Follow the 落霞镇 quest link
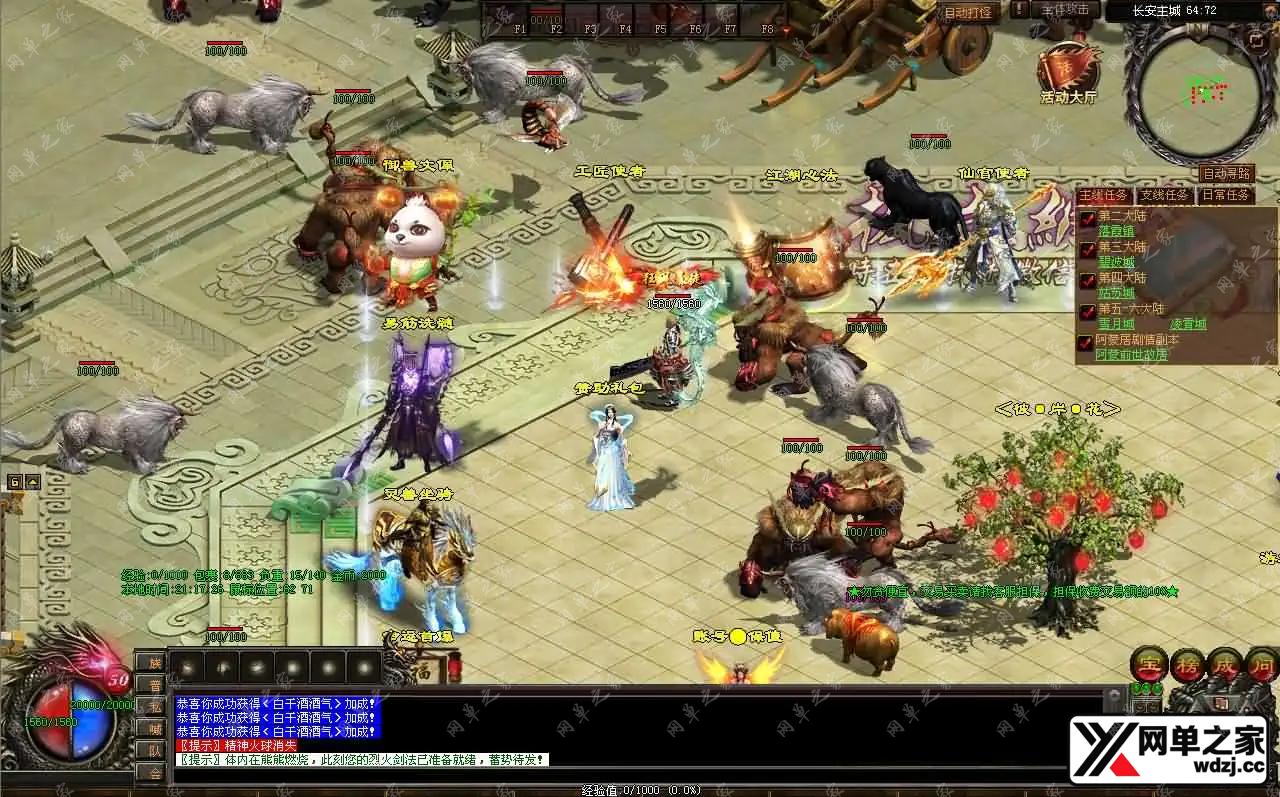The image size is (1280, 797). (x=1115, y=231)
